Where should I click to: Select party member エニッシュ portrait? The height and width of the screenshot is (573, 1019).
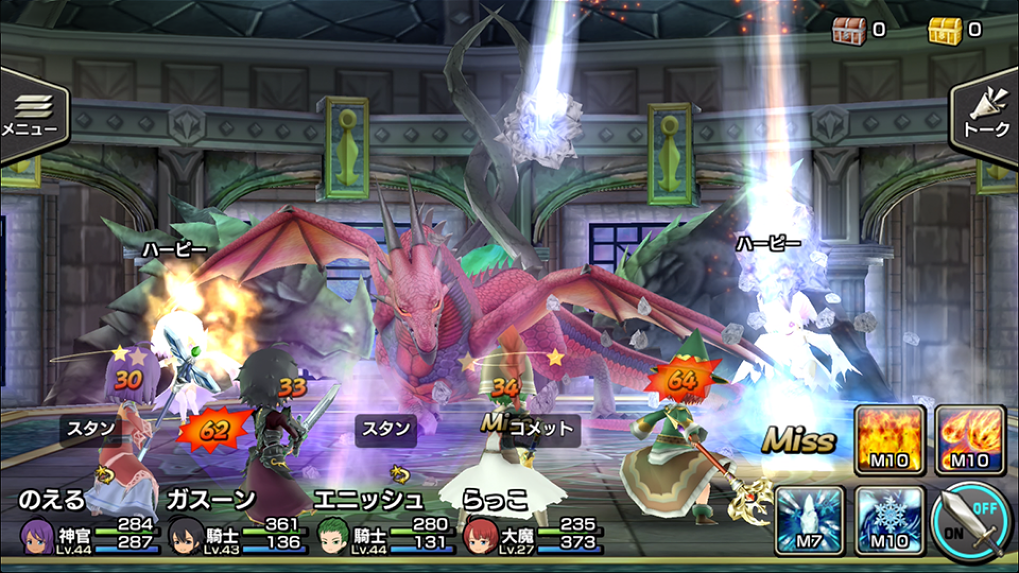click(334, 535)
